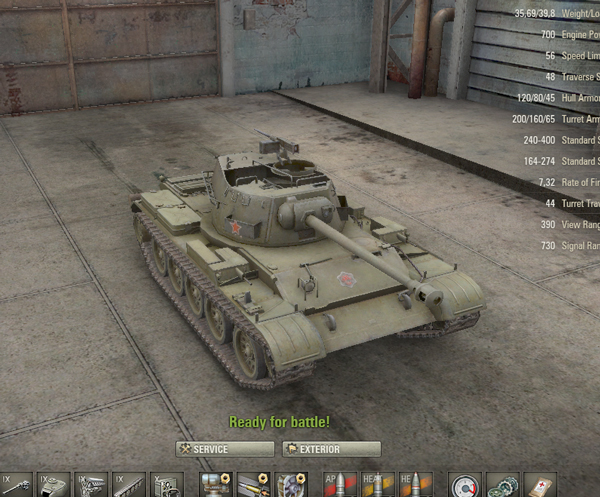
Task: Click the pressure gauge consumable slot
Action: 465,485
